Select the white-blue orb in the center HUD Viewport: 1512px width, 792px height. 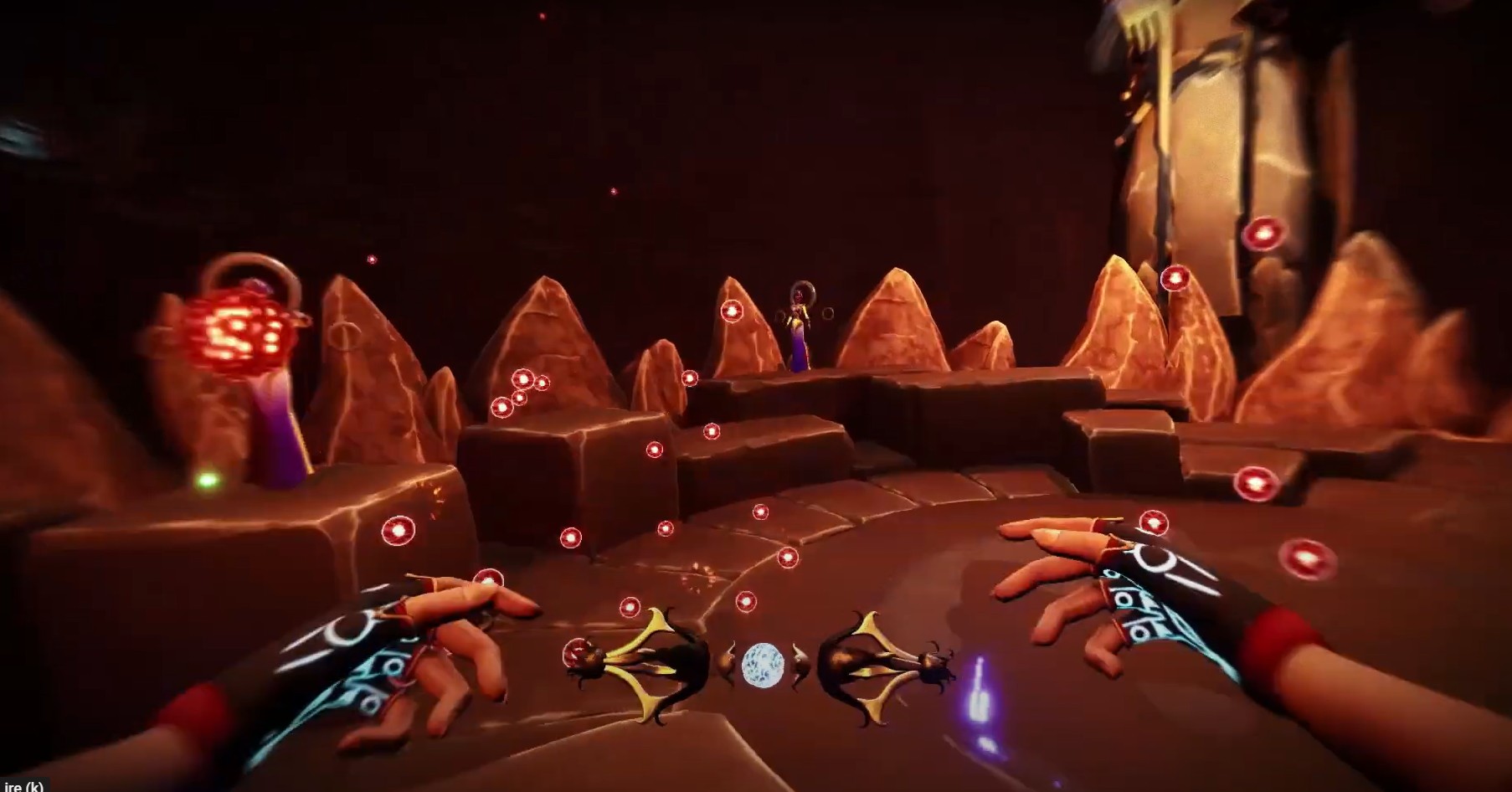762,664
